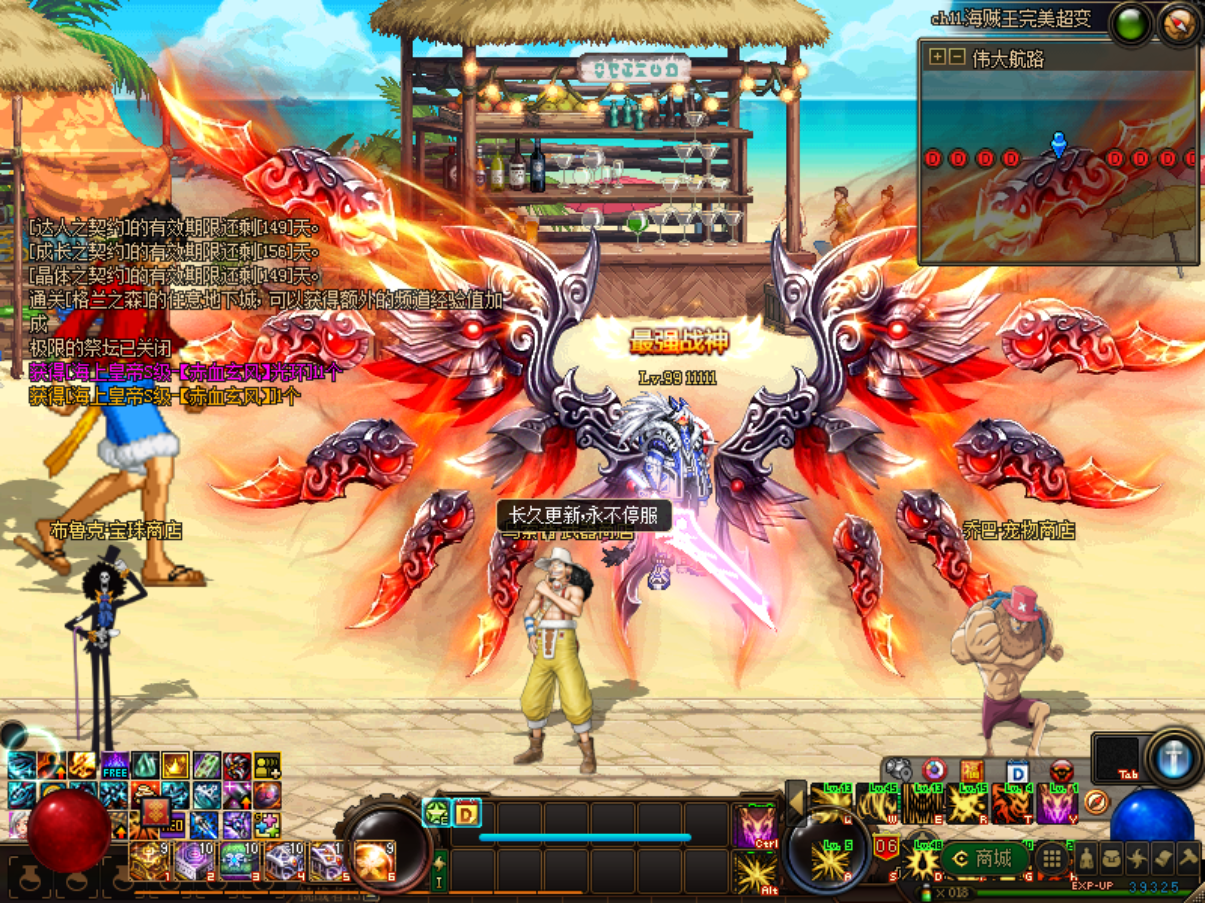The width and height of the screenshot is (1205, 903).
Task: Click the sword swap button next to Tab
Action: (1174, 757)
